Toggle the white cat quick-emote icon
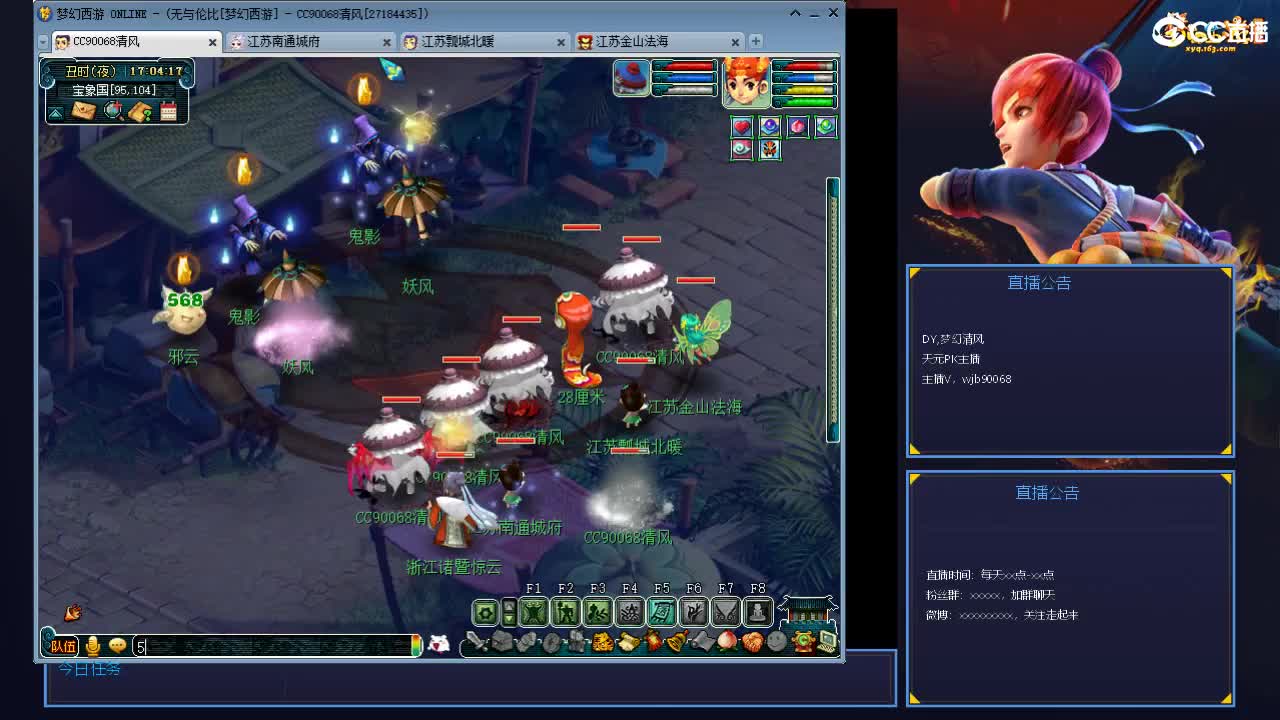1280x720 pixels. [438, 643]
